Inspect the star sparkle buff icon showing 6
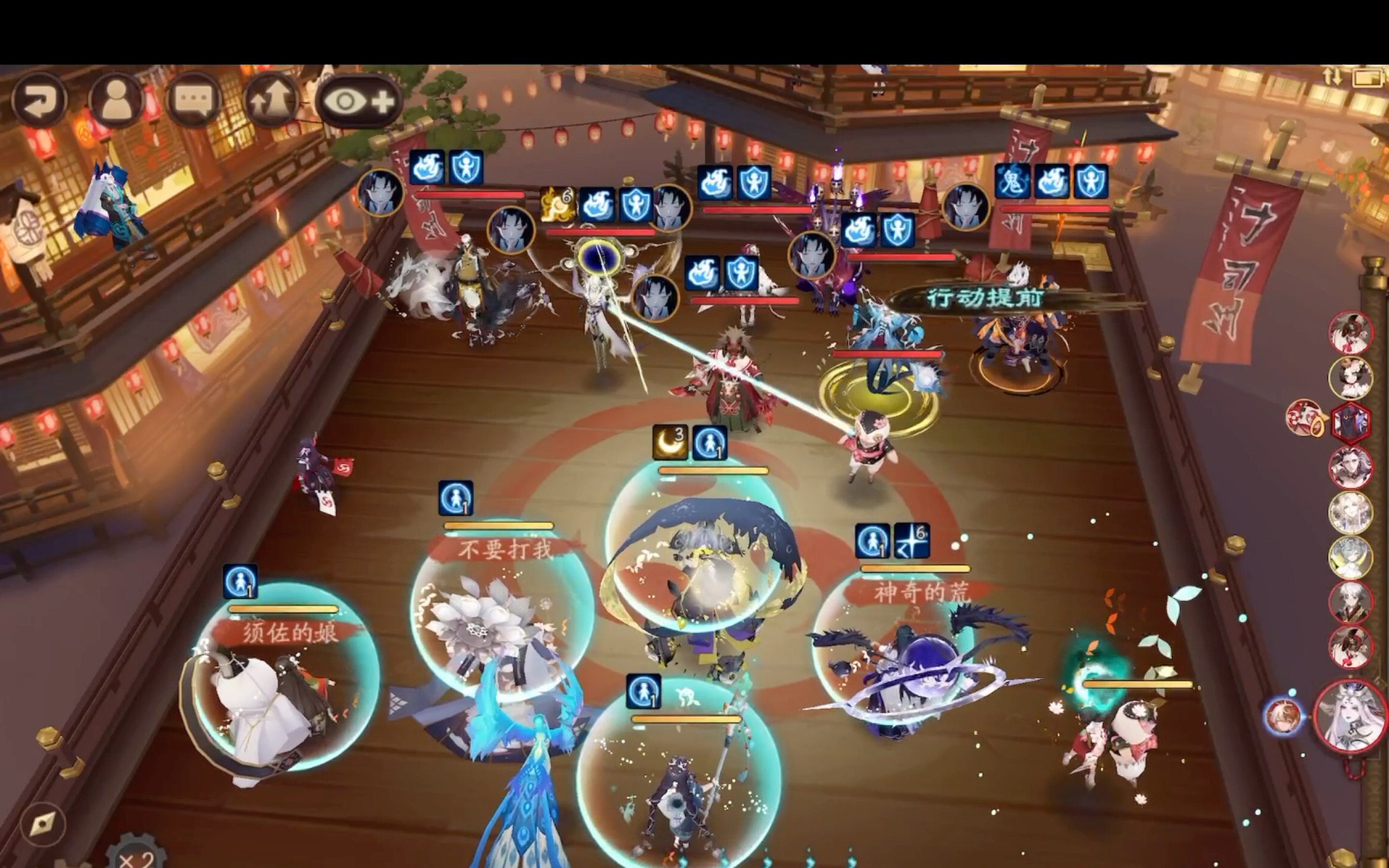This screenshot has height=868, width=1389. click(912, 540)
